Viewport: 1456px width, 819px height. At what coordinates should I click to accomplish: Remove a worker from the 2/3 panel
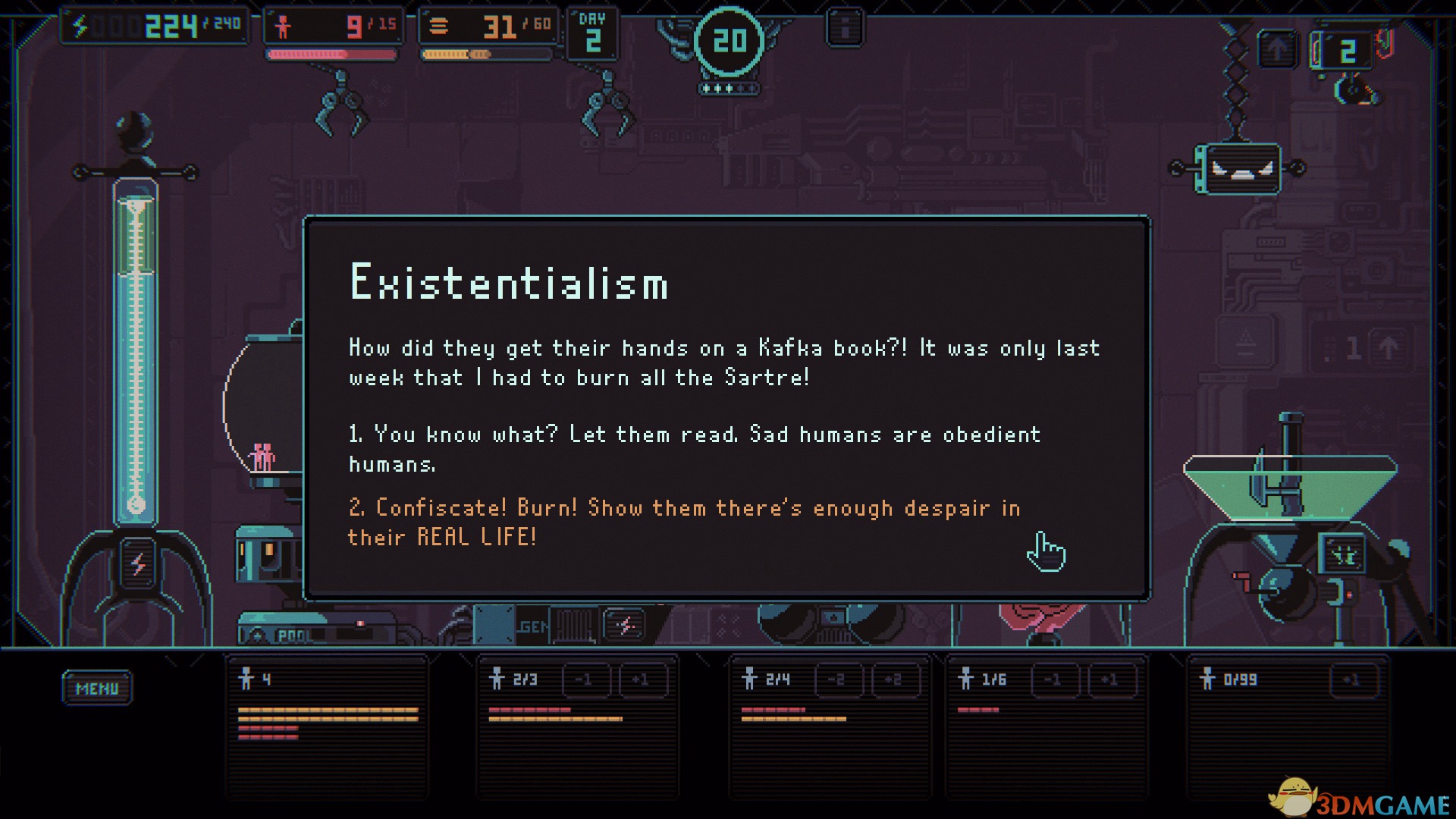tap(584, 679)
